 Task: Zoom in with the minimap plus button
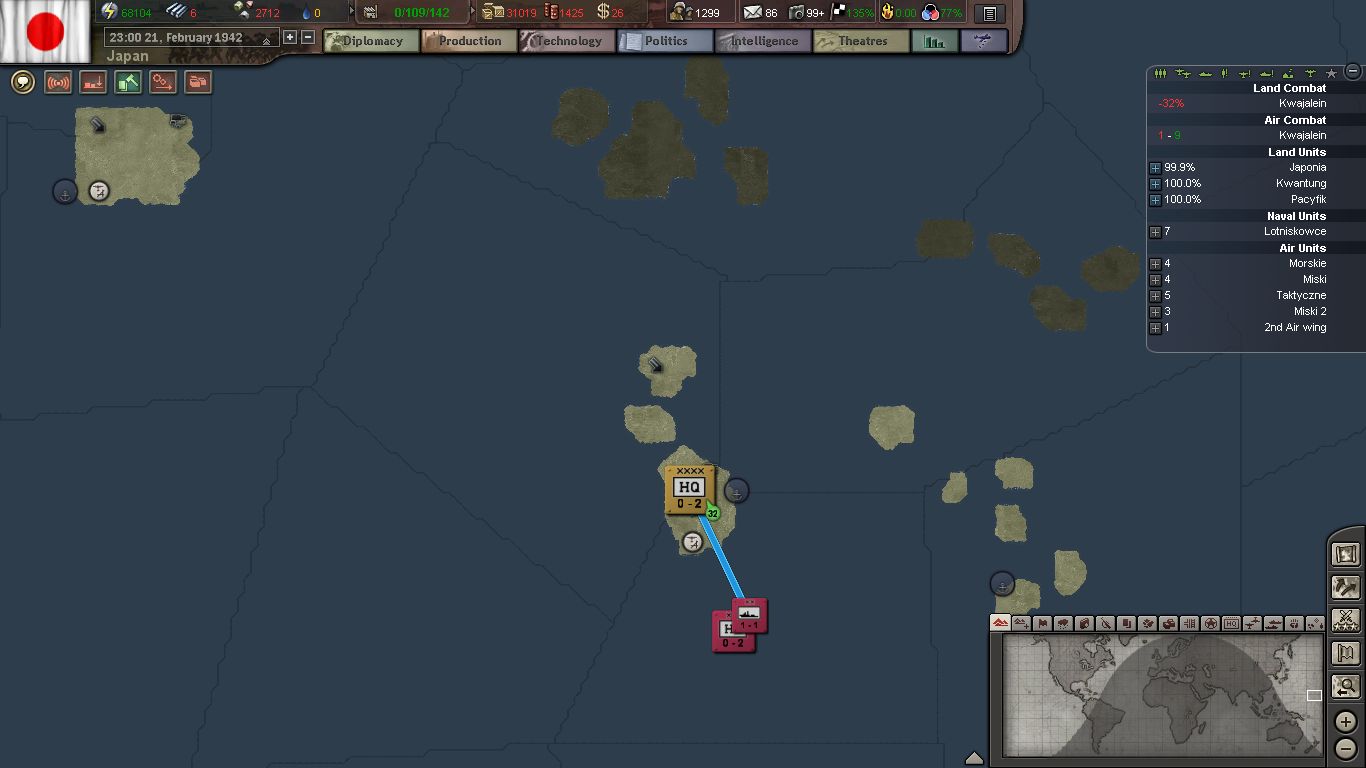[x=1346, y=721]
